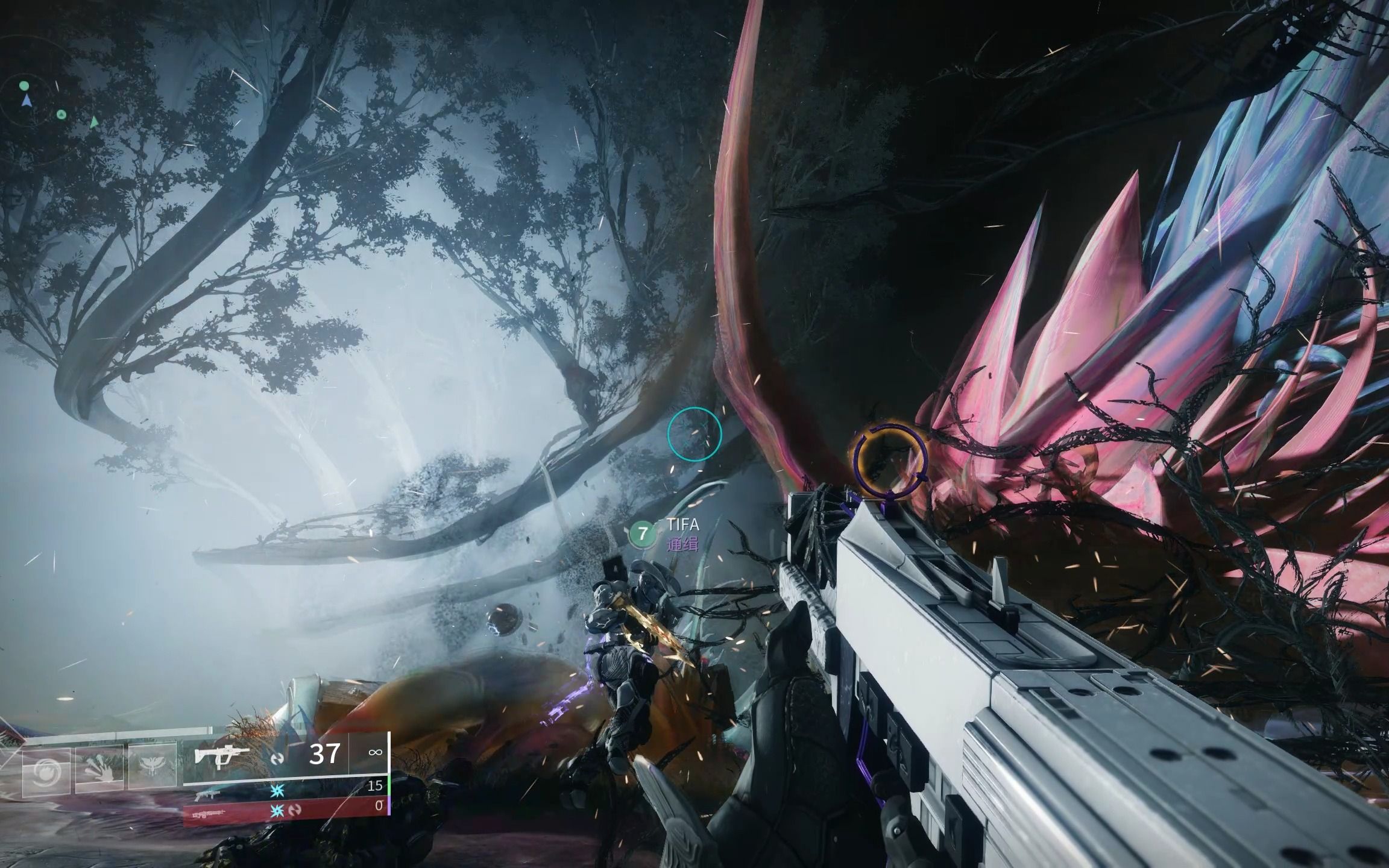Select the equipped submachine gun weapon

click(222, 754)
